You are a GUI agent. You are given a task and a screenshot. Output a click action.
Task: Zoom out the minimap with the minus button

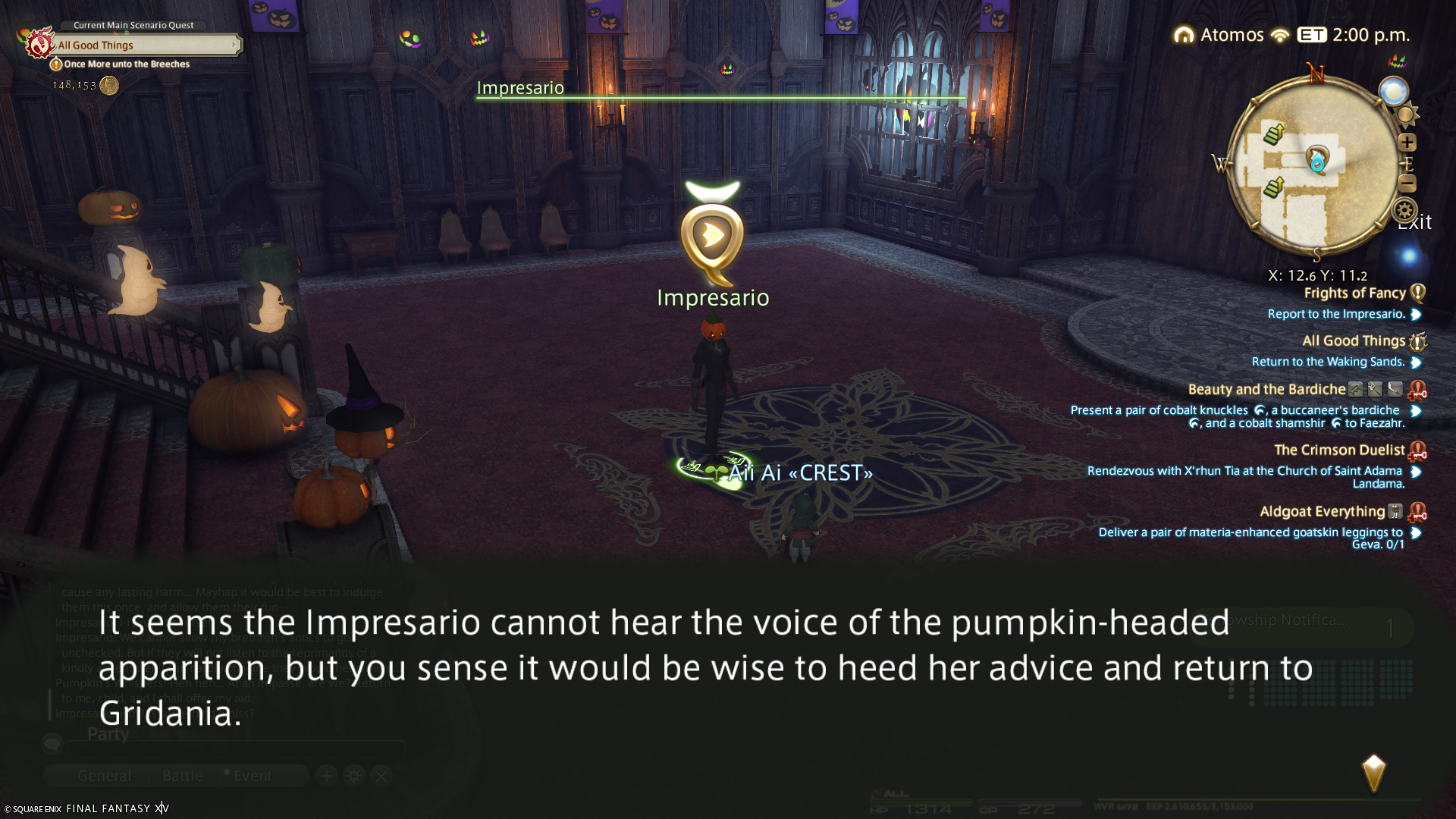point(1407,184)
